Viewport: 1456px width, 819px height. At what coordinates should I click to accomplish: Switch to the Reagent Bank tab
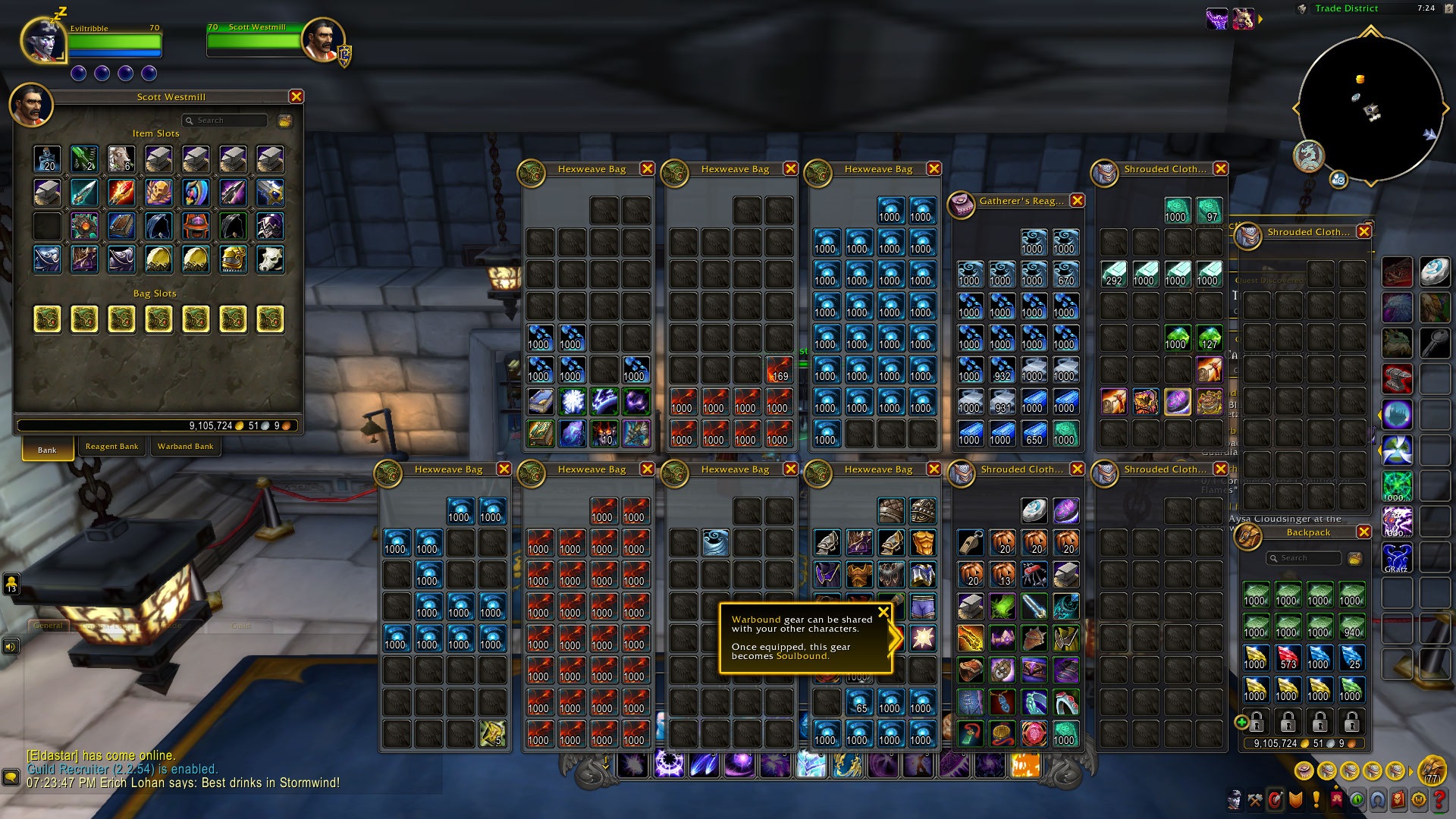pyautogui.click(x=111, y=447)
